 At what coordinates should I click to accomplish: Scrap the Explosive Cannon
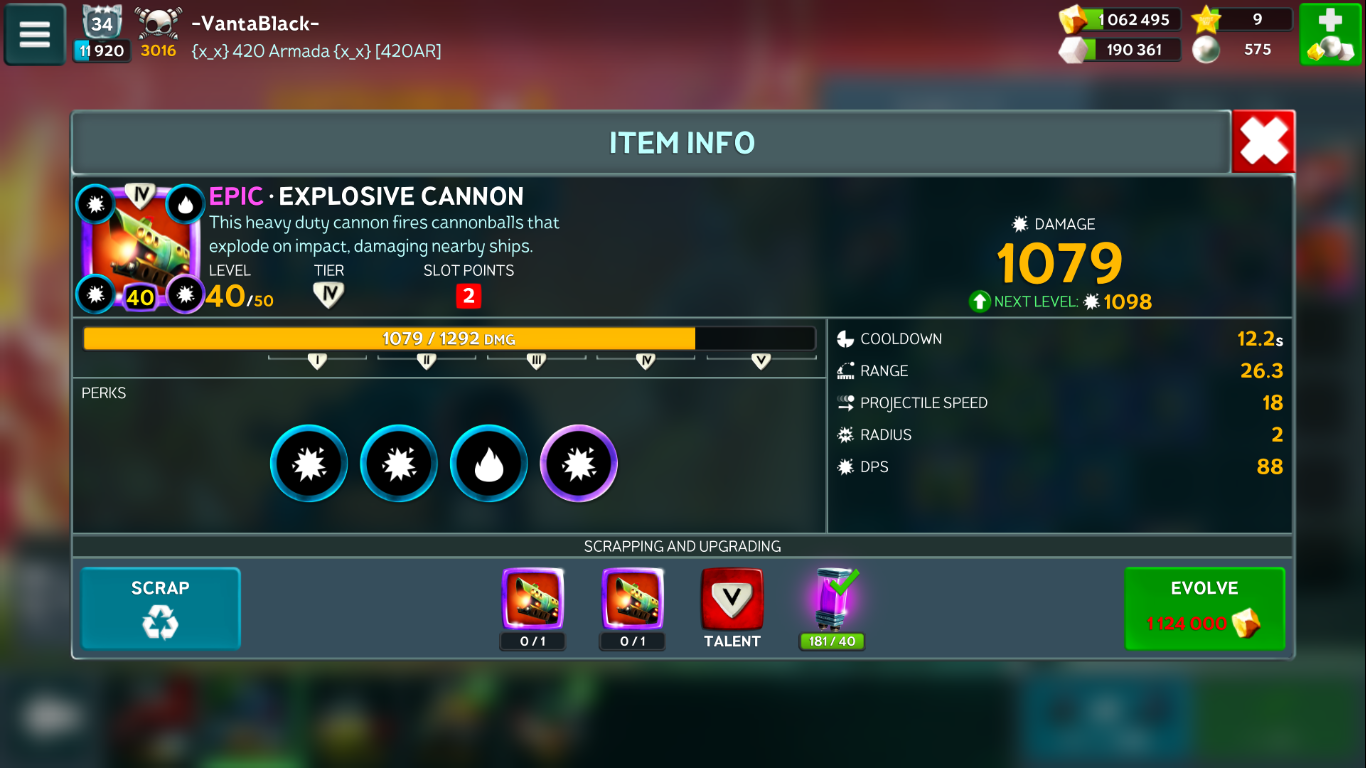[160, 609]
